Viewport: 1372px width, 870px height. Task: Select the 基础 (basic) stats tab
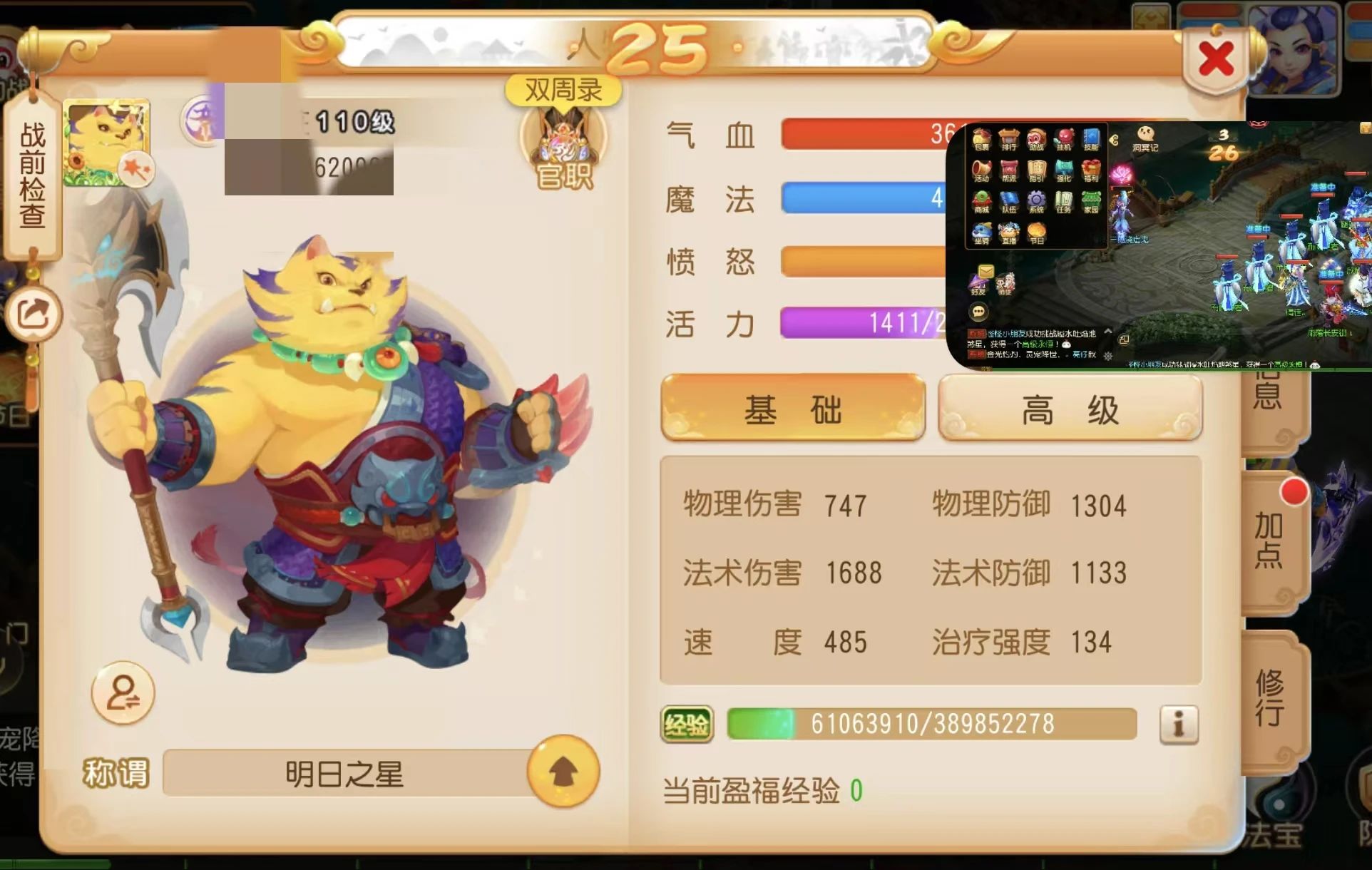(x=793, y=409)
